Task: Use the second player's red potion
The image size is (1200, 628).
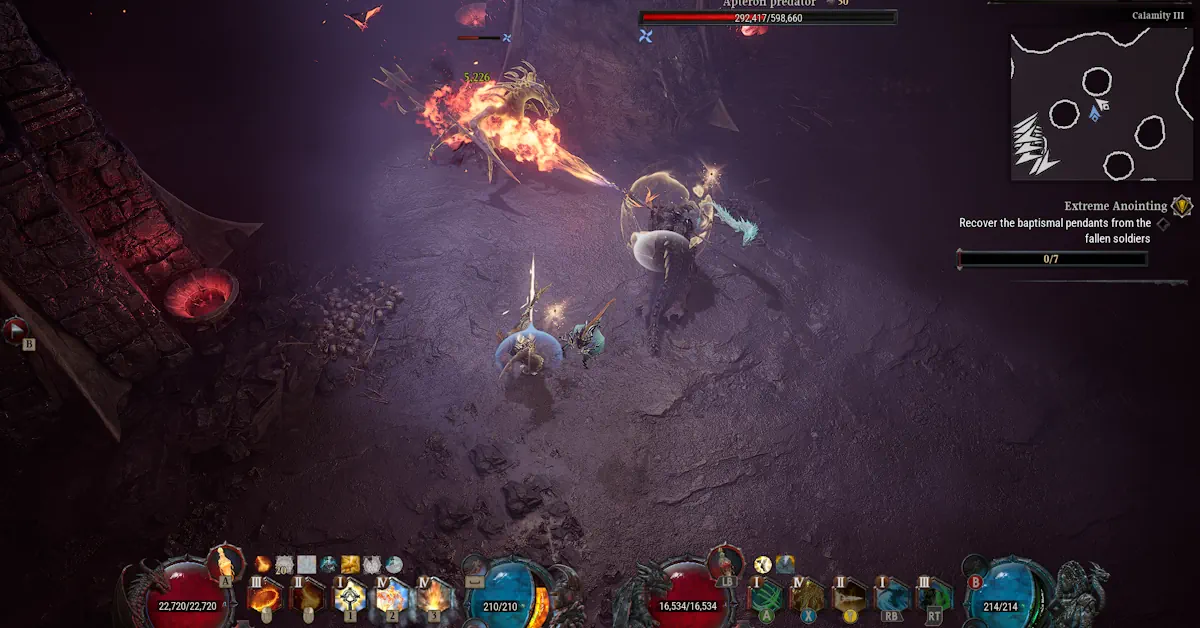Action: coord(726,560)
